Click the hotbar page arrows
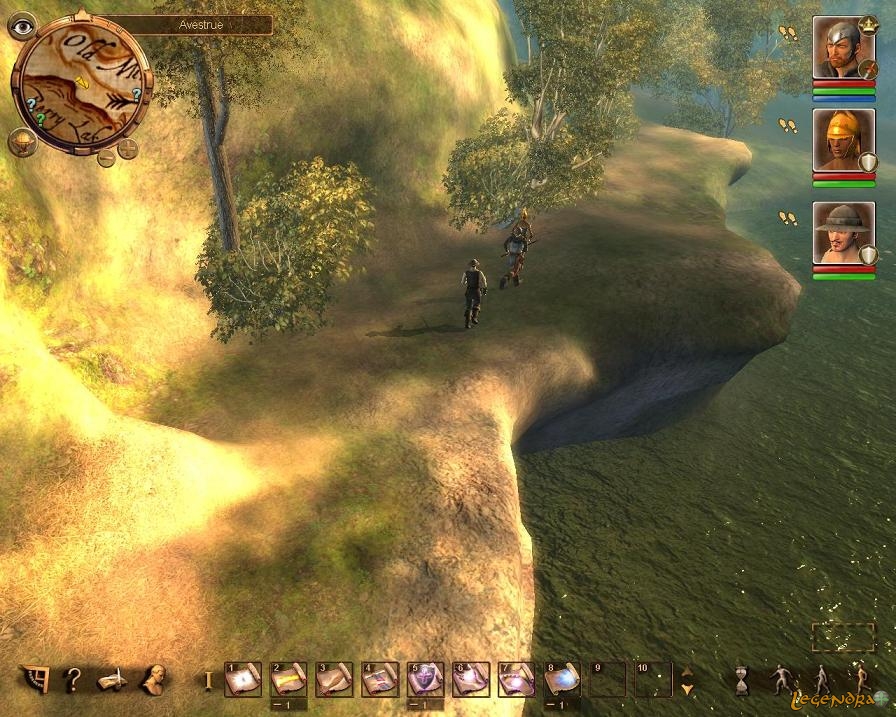The width and height of the screenshot is (896, 717). click(x=687, y=681)
